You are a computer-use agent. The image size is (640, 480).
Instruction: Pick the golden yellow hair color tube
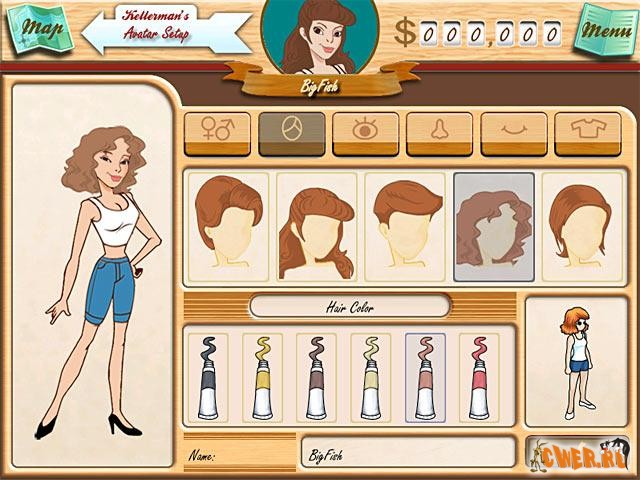click(x=263, y=377)
